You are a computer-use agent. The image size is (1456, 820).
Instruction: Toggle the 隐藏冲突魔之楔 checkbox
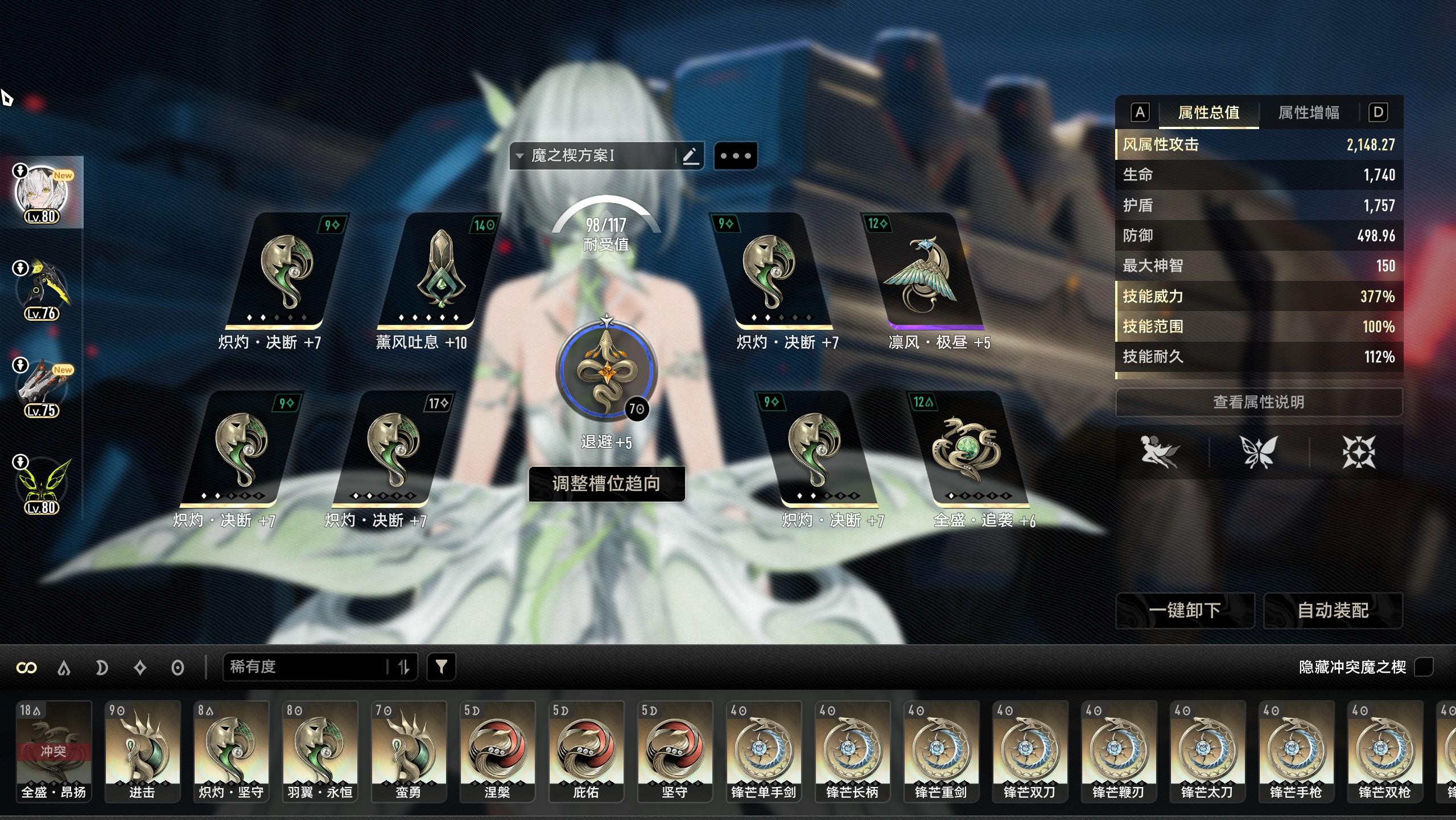point(1423,666)
